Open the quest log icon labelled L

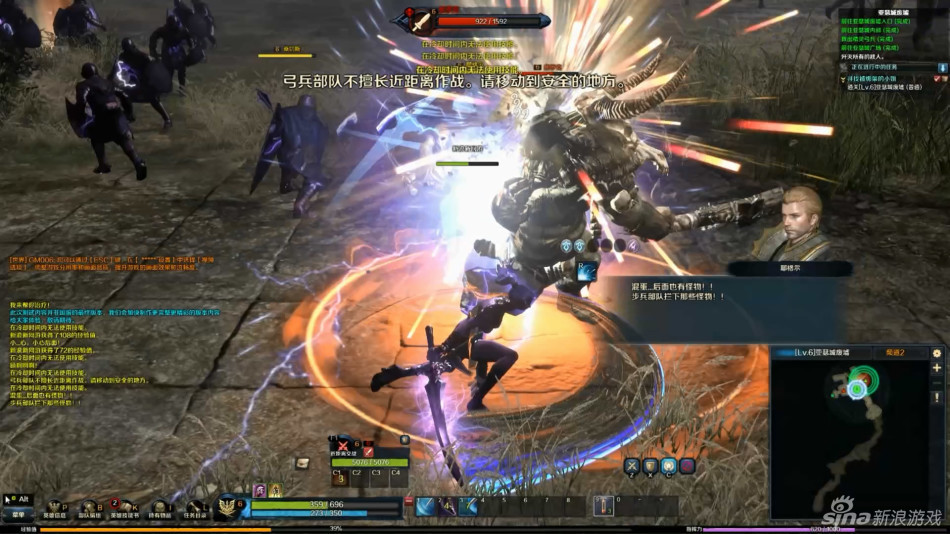[x=194, y=509]
